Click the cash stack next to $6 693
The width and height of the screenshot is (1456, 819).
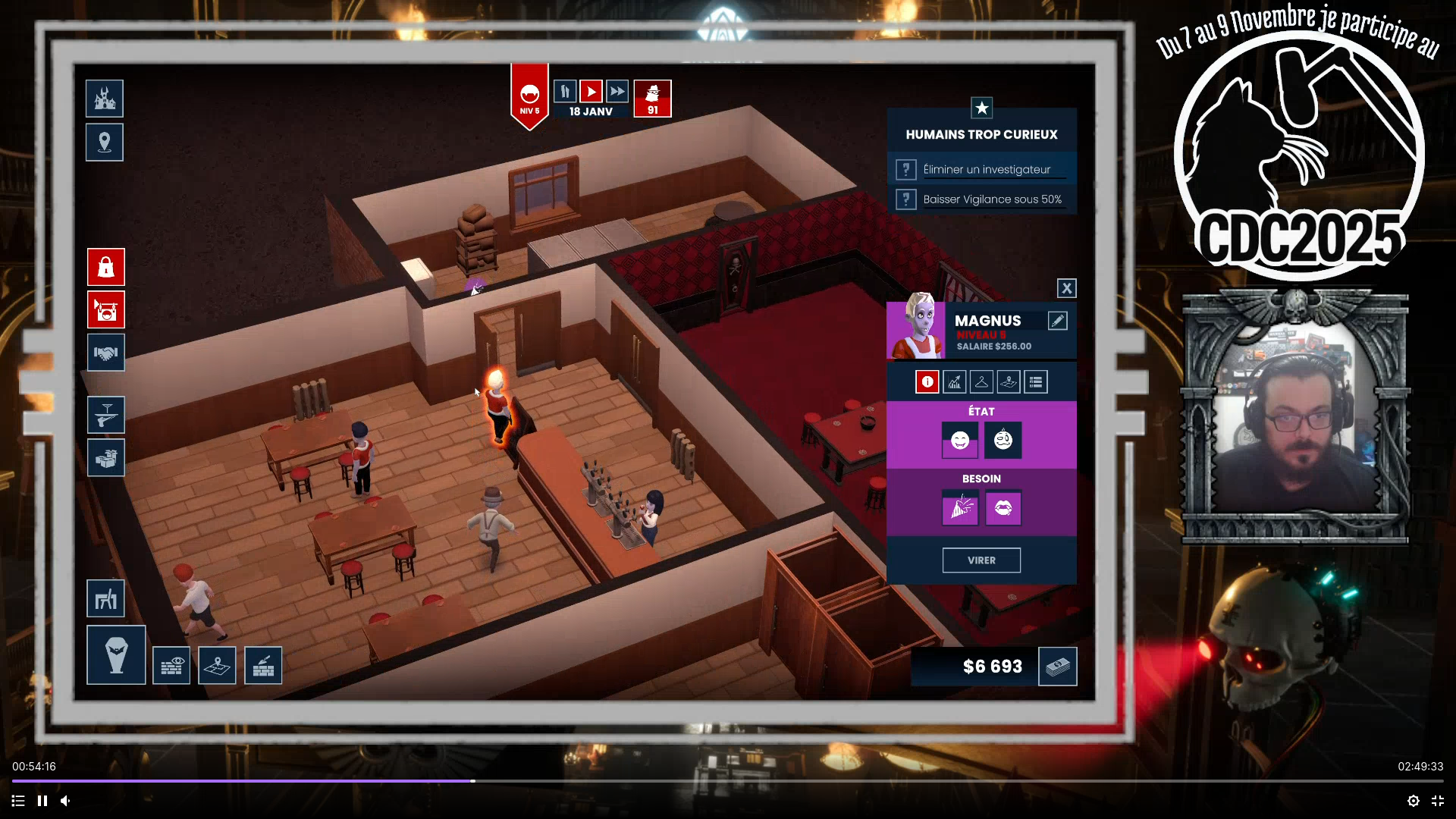[1058, 666]
